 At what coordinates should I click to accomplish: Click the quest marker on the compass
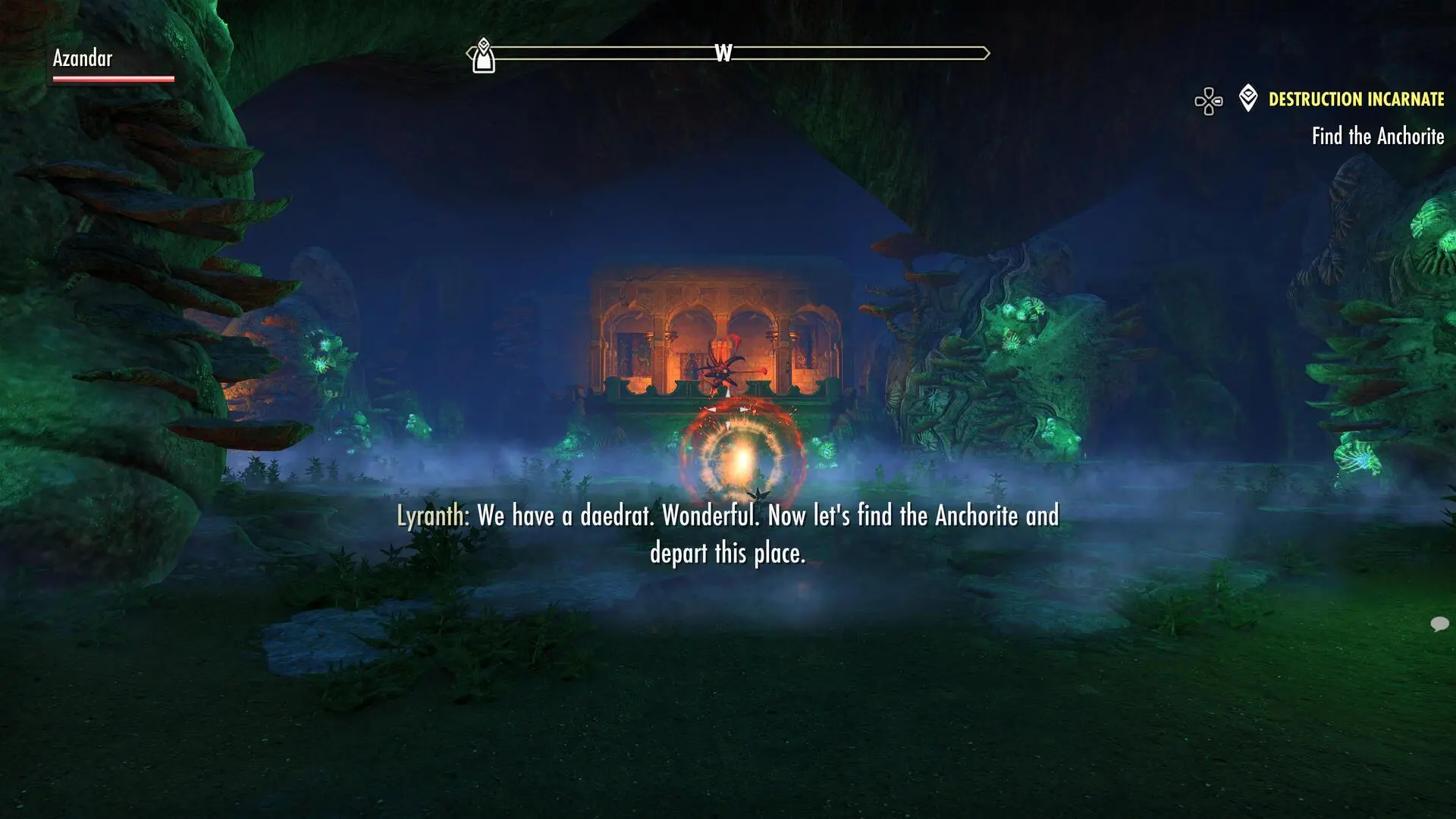coord(484,56)
